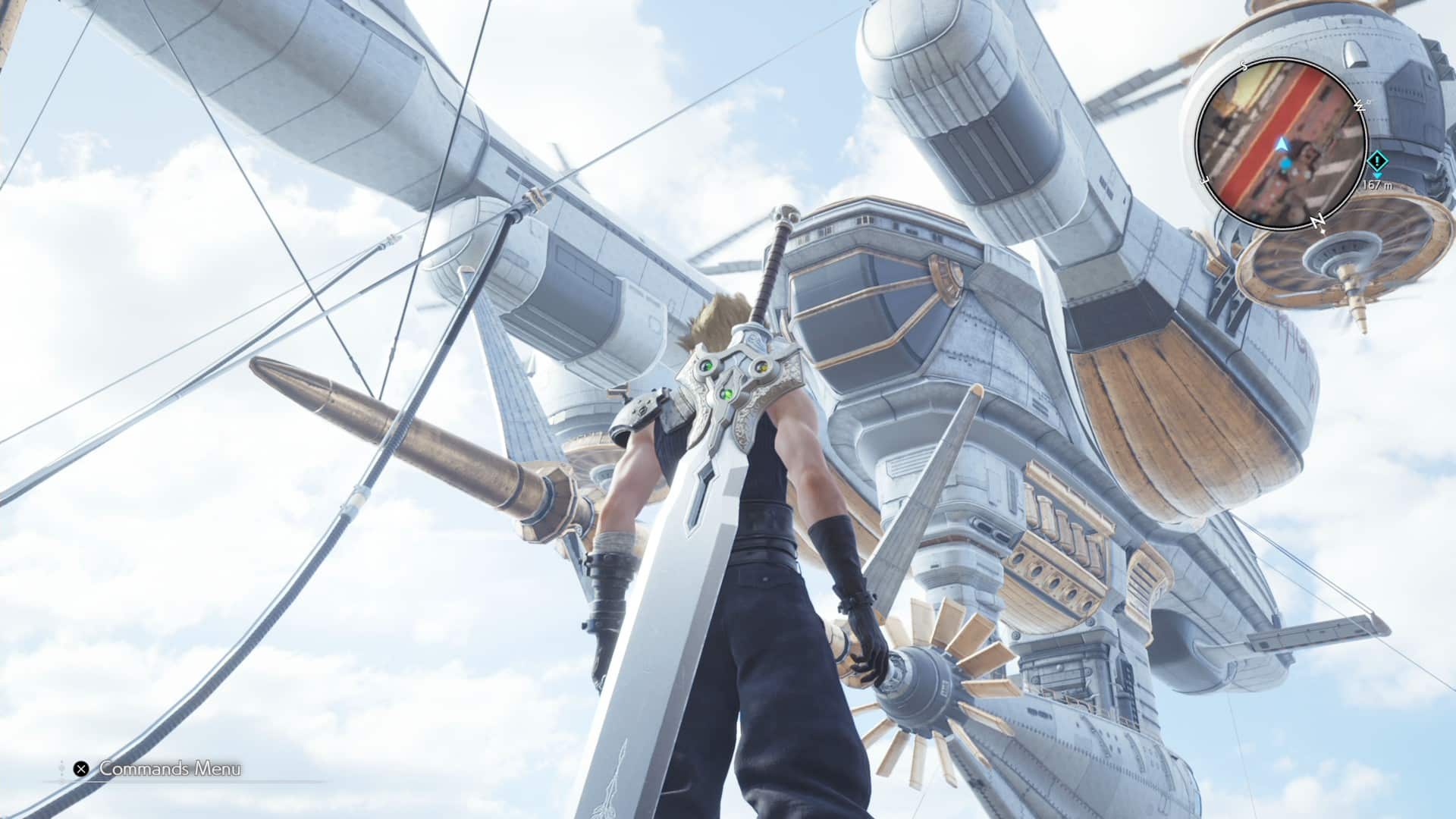1456x819 pixels.
Task: Click the 167 m distance label
Action: pos(1377,185)
